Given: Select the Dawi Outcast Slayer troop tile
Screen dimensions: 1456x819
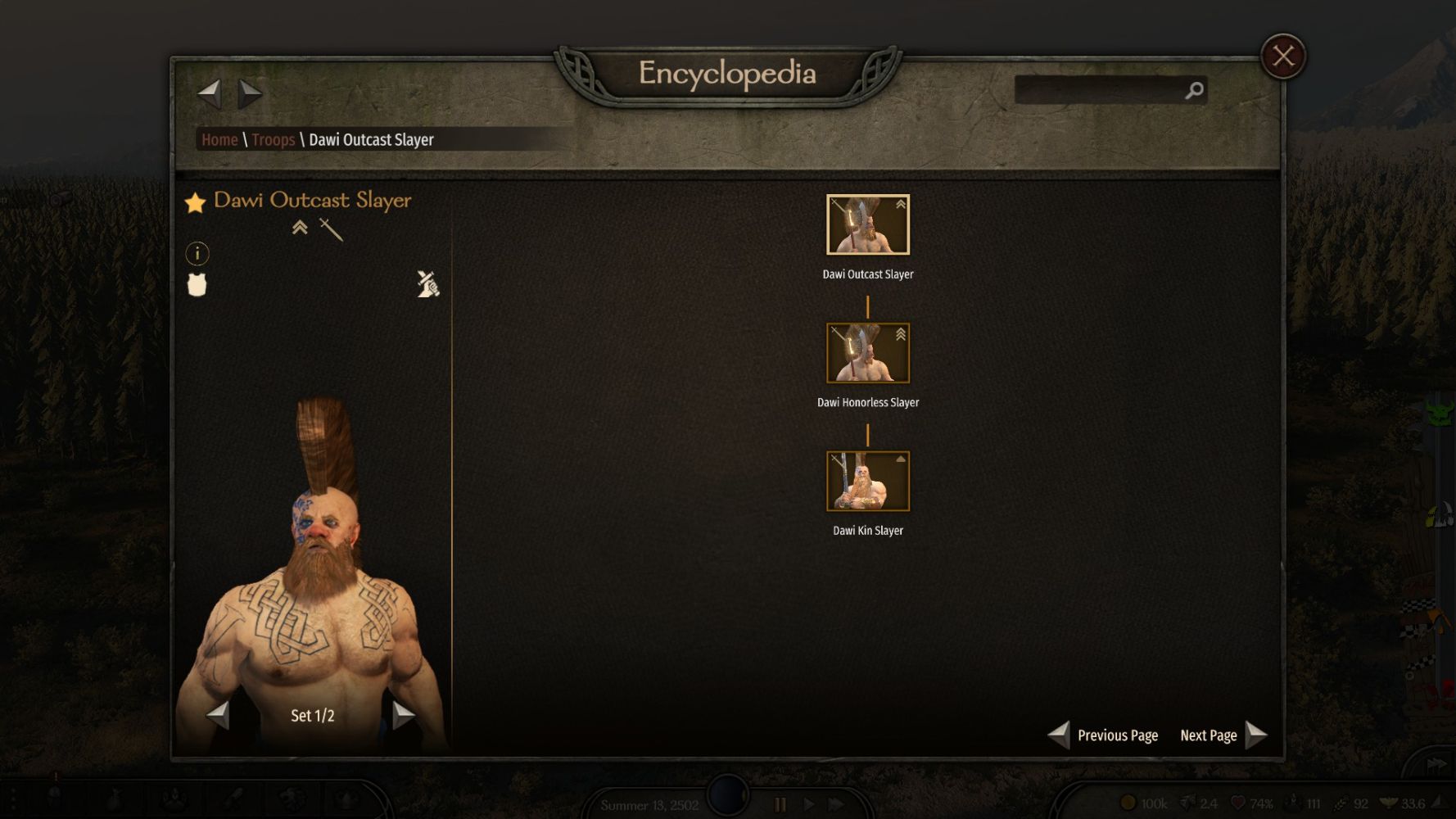Looking at the screenshot, I should click(867, 225).
